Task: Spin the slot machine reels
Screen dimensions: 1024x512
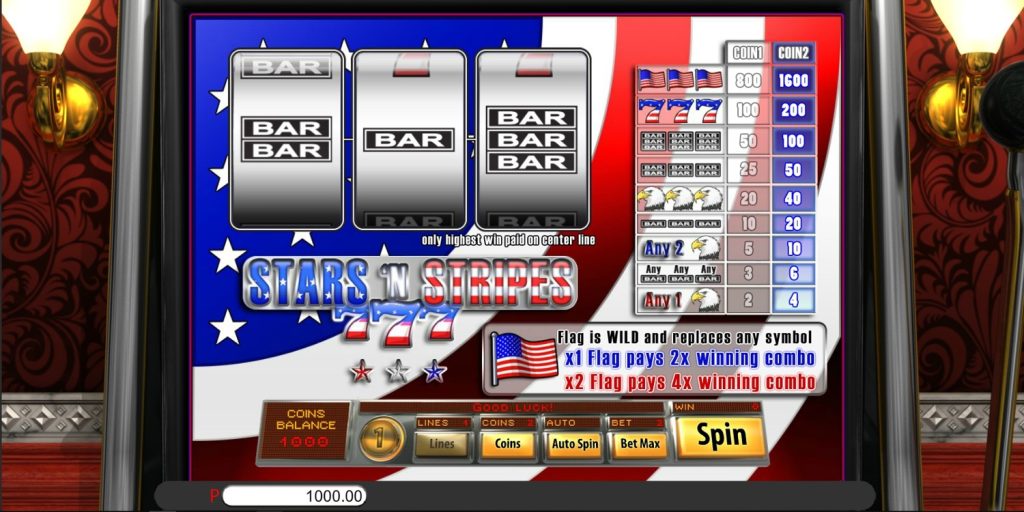Action: [x=720, y=436]
